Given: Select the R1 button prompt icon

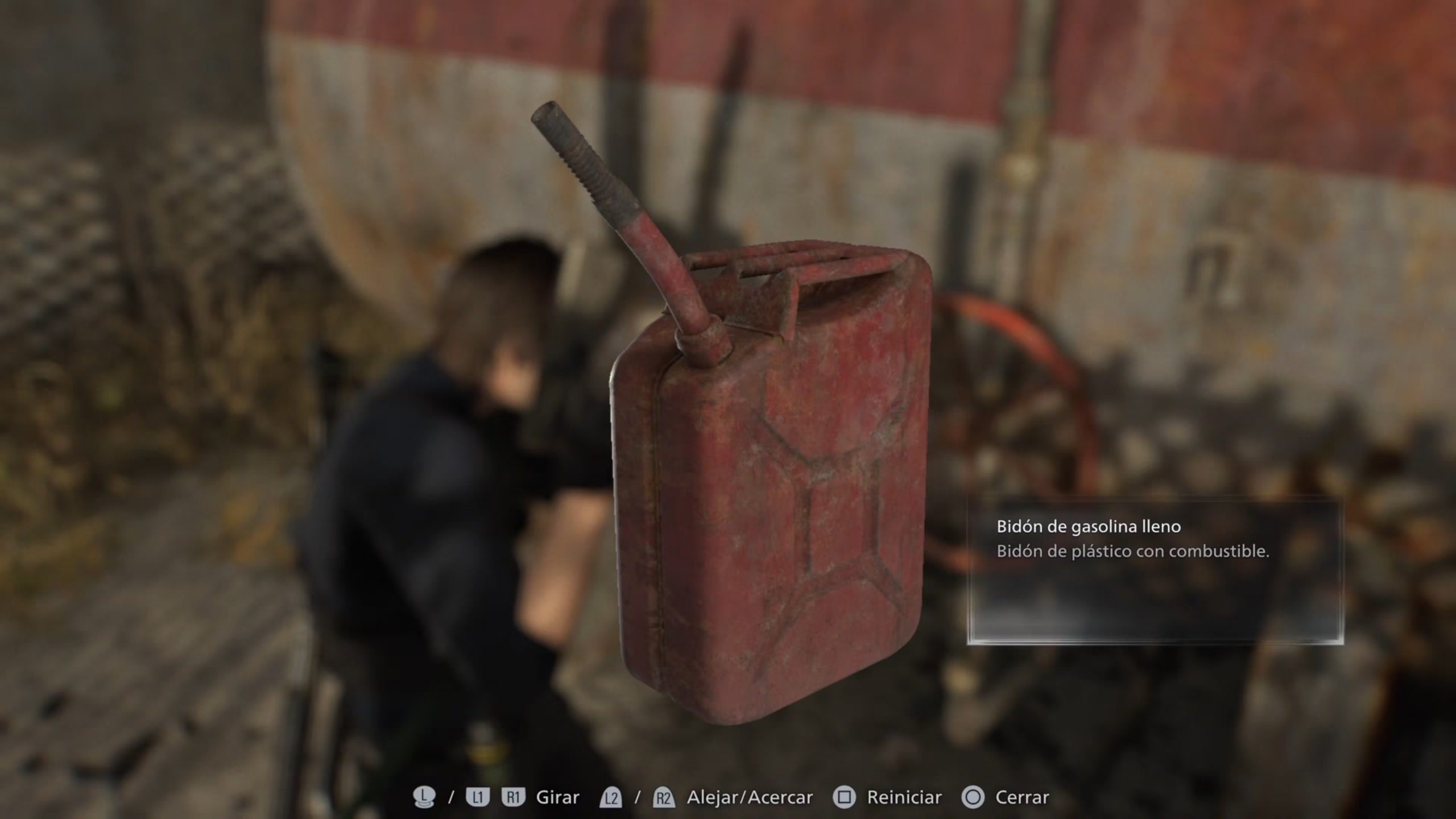Looking at the screenshot, I should coord(513,796).
